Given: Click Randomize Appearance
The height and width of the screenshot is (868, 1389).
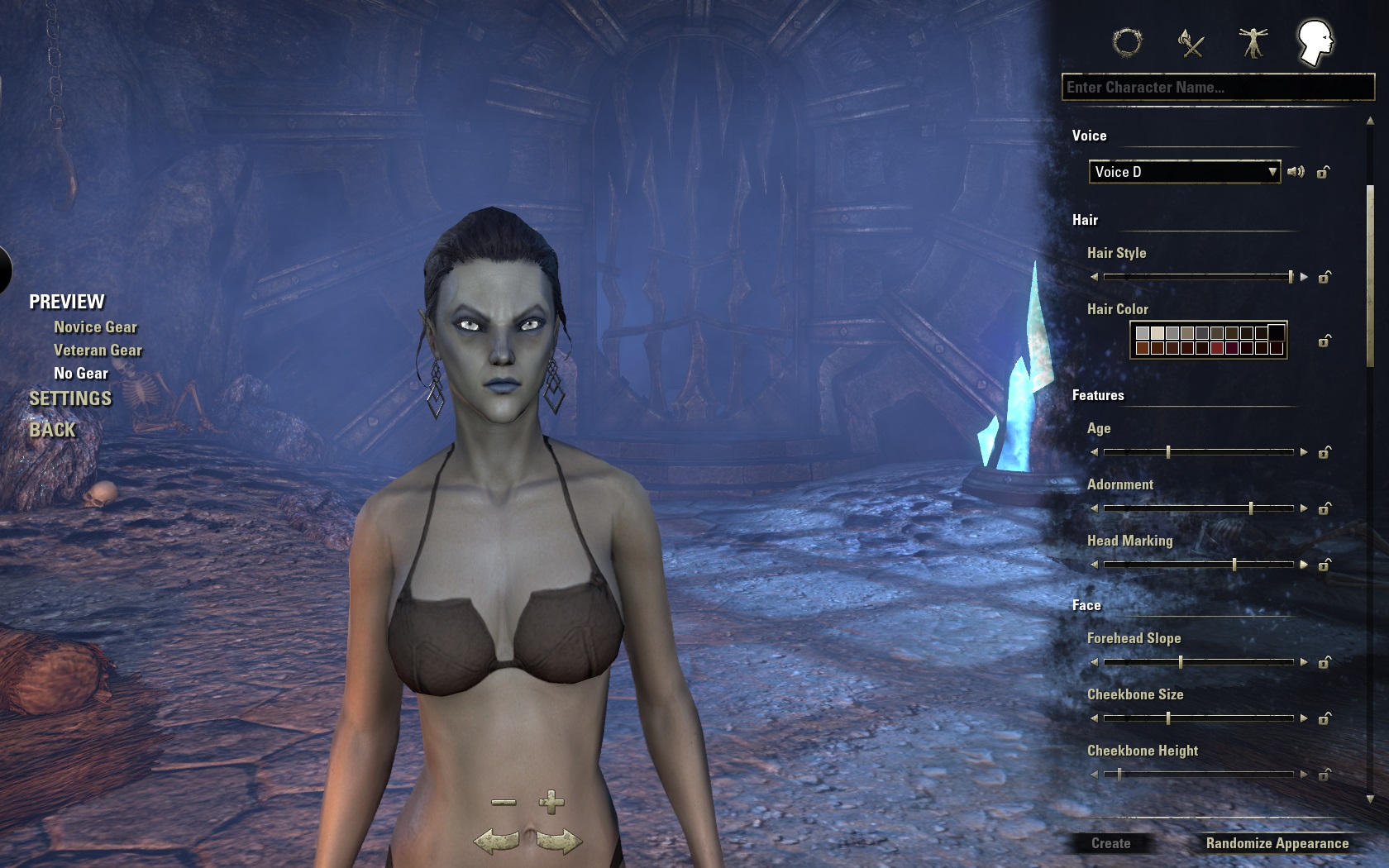Looking at the screenshot, I should pos(1277,843).
